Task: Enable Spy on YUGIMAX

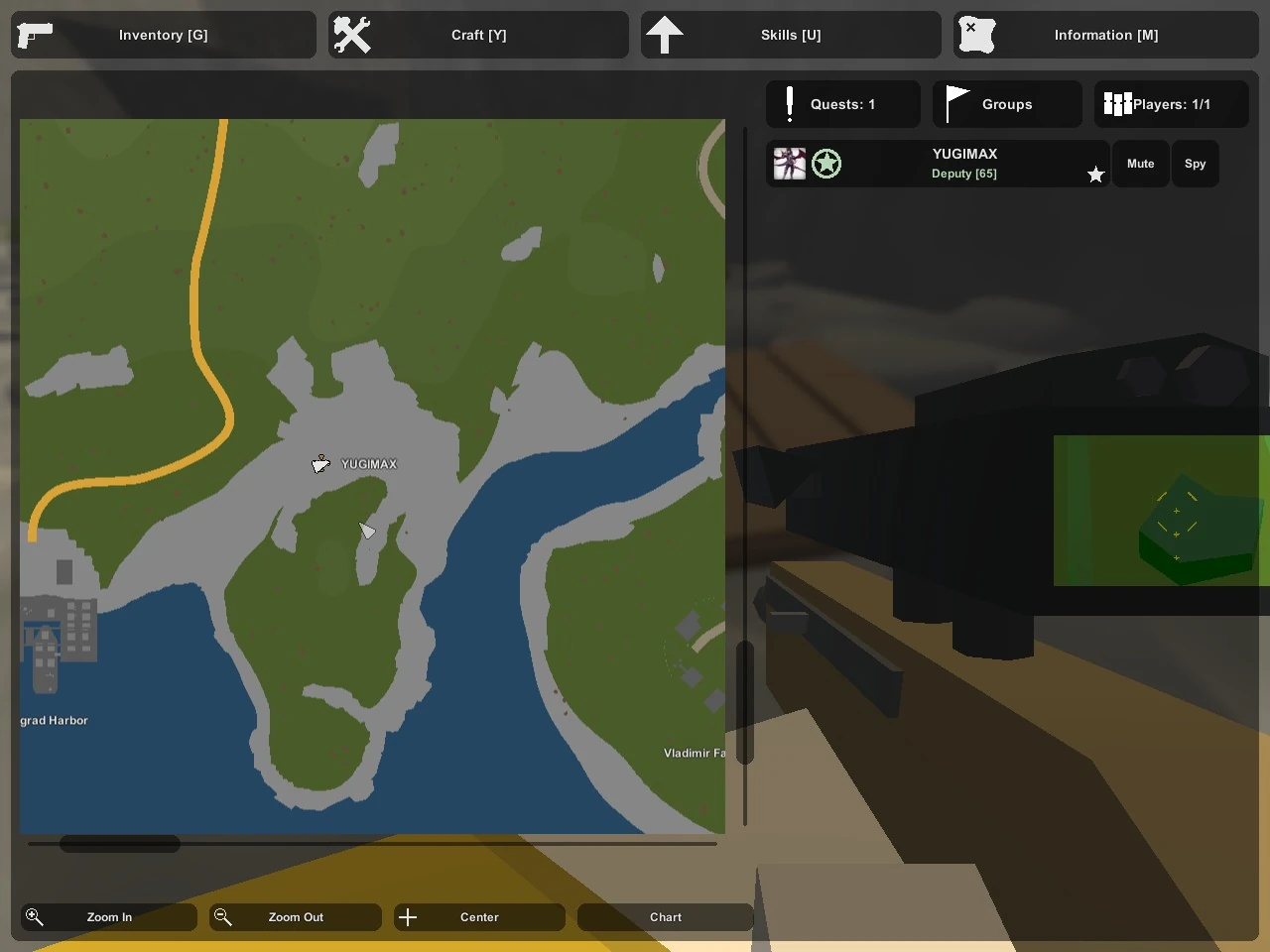Action: pos(1195,164)
